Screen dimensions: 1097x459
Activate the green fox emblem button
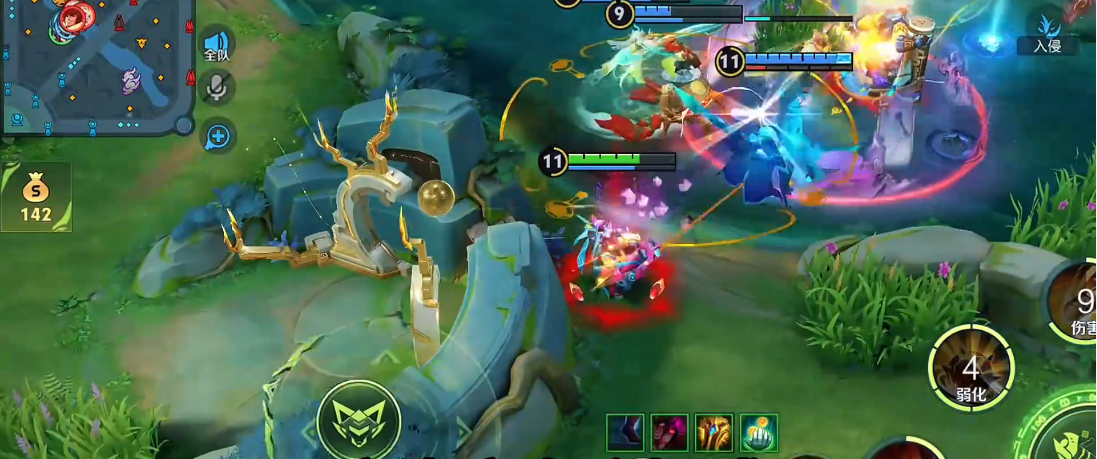pyautogui.click(x=358, y=420)
